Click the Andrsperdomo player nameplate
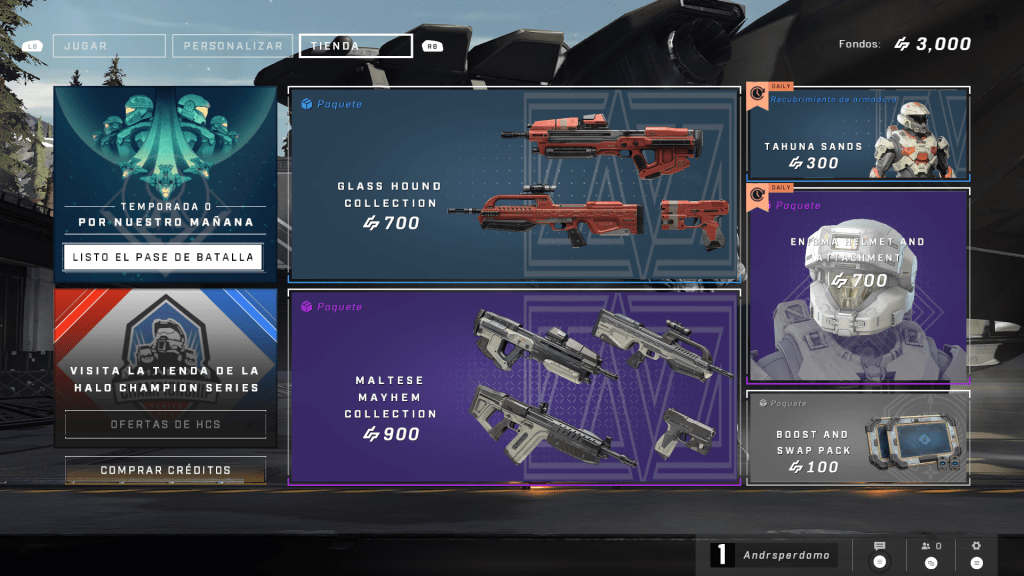This screenshot has height=576, width=1024. [775, 554]
